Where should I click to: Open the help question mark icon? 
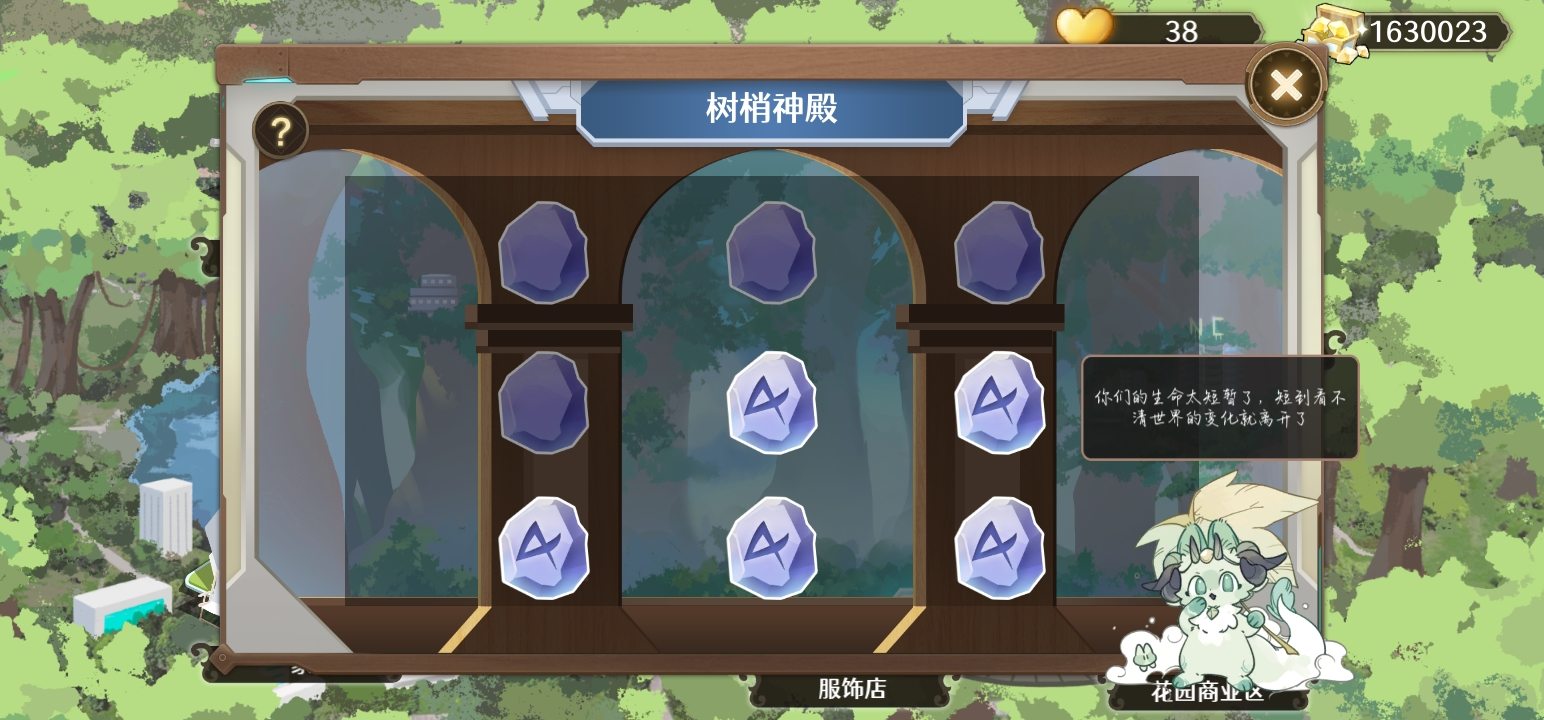[280, 130]
